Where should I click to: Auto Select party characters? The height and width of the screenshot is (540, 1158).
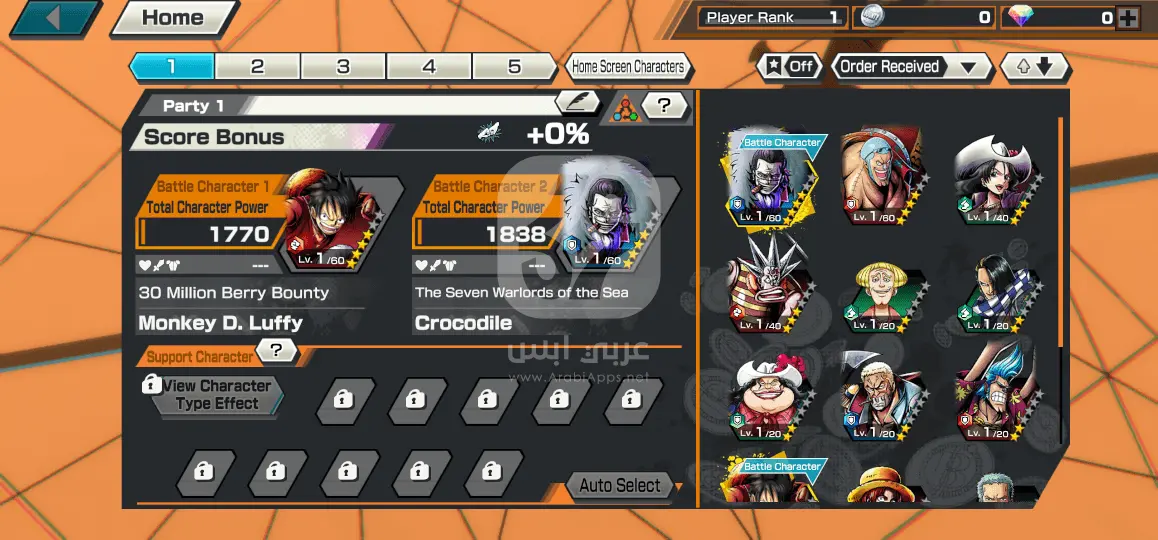[620, 486]
